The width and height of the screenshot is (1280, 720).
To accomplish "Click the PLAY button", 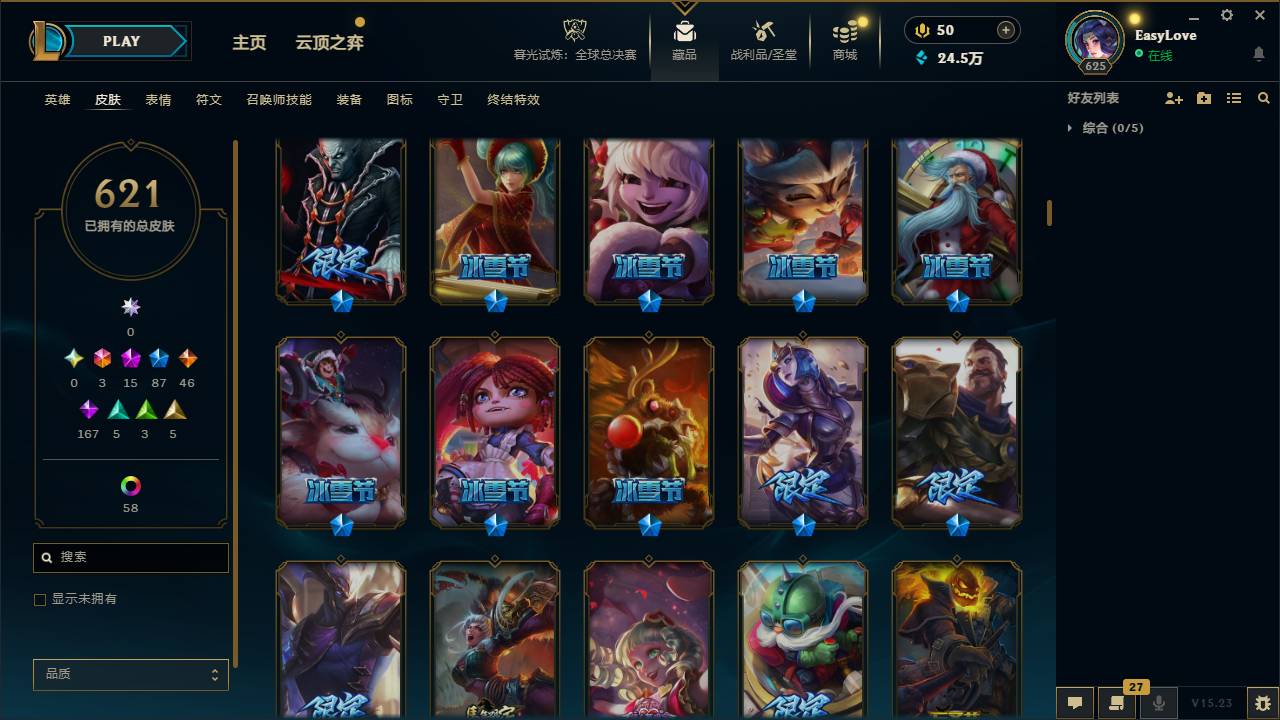I will click(120, 41).
